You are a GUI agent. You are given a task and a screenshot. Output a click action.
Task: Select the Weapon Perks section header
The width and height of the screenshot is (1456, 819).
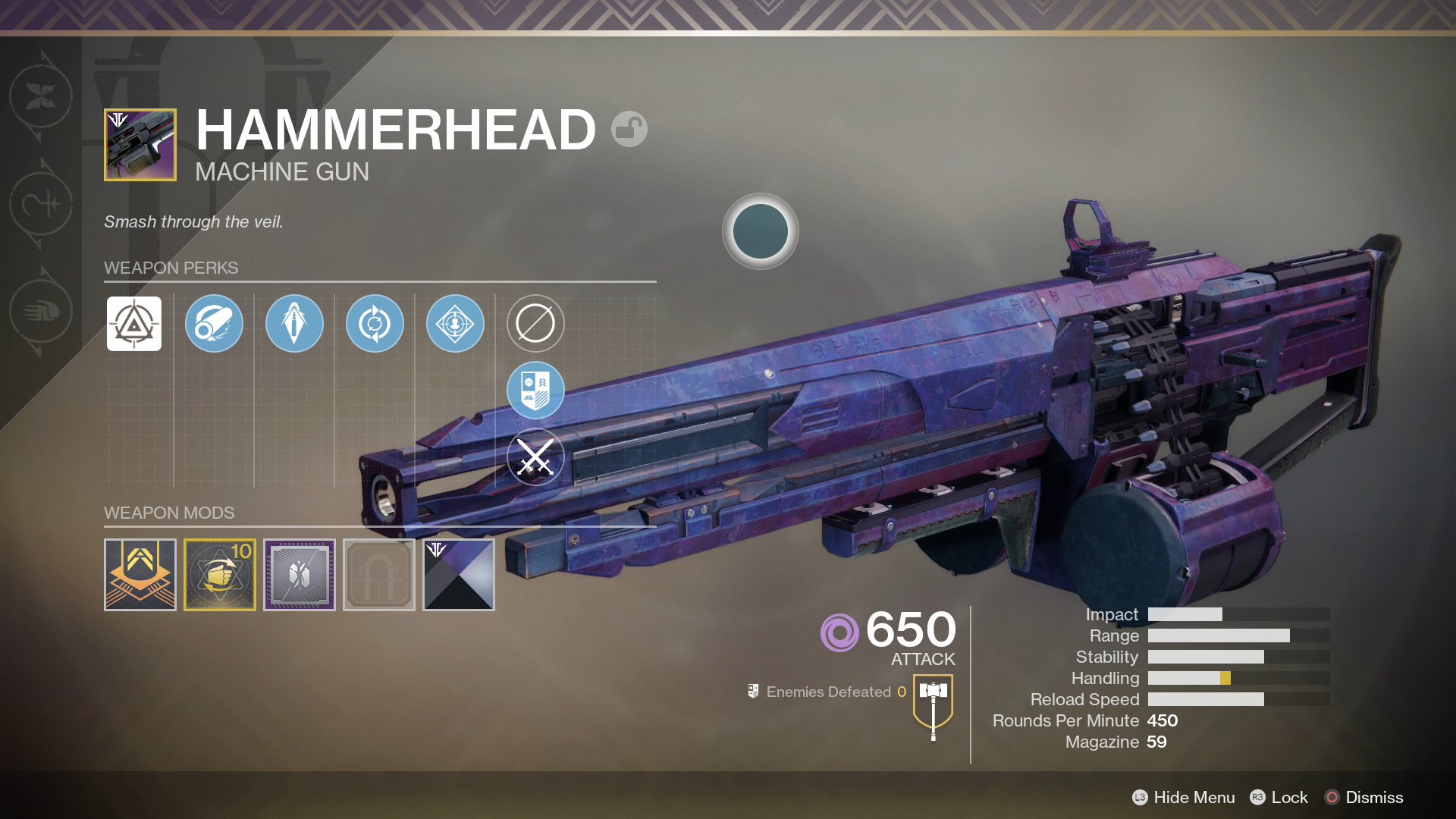(x=171, y=267)
